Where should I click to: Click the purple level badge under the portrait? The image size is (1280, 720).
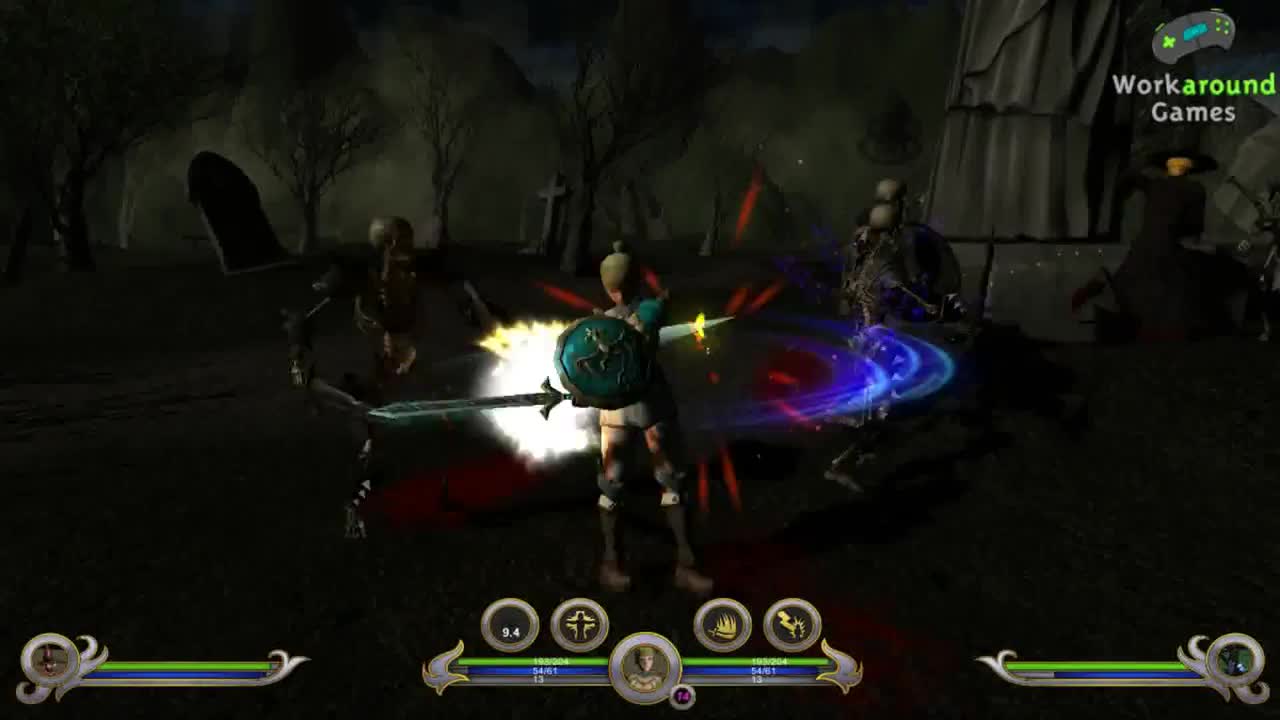click(682, 696)
